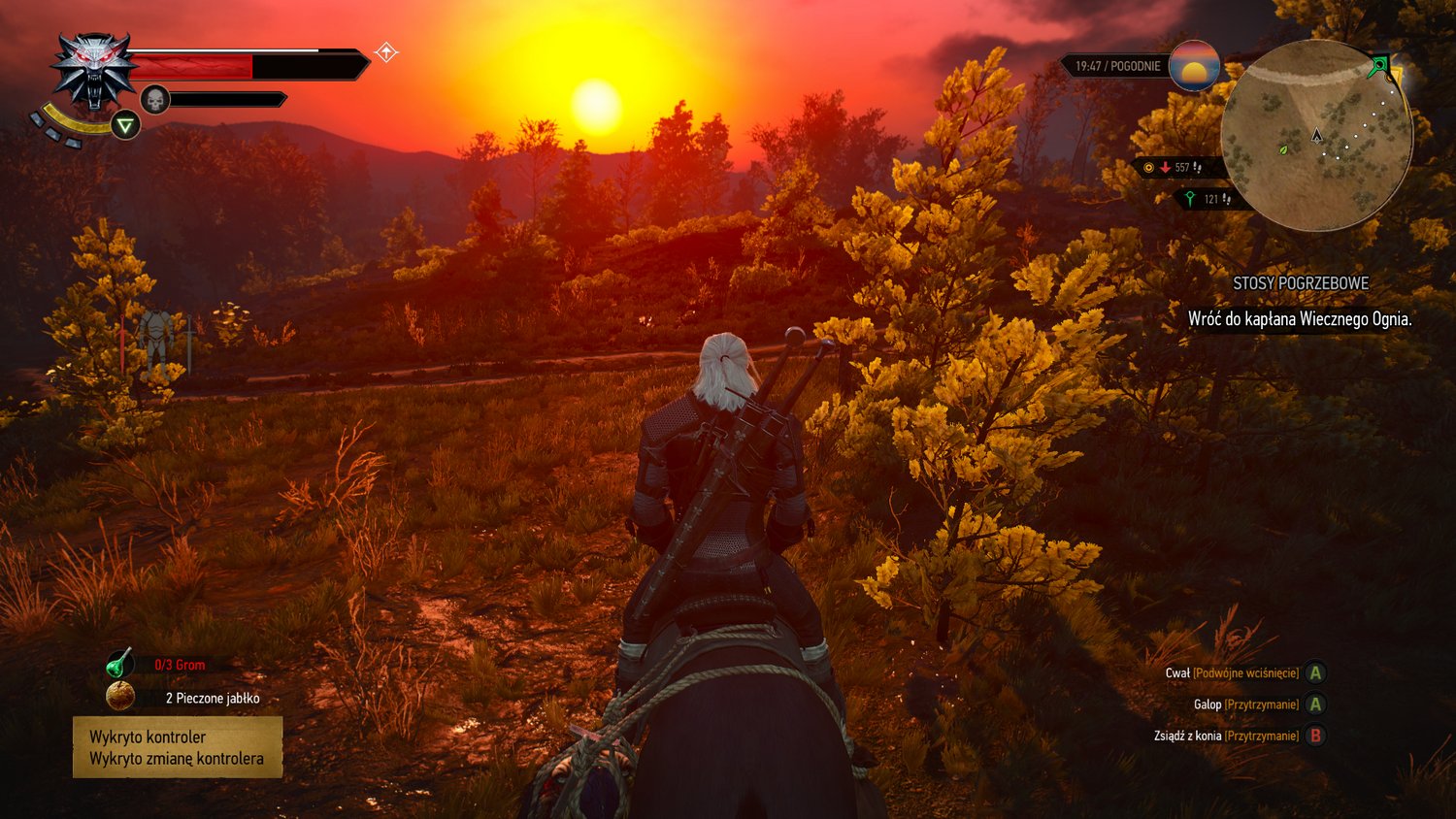
Task: Select the active Witcher sign icon
Action: [x=125, y=125]
